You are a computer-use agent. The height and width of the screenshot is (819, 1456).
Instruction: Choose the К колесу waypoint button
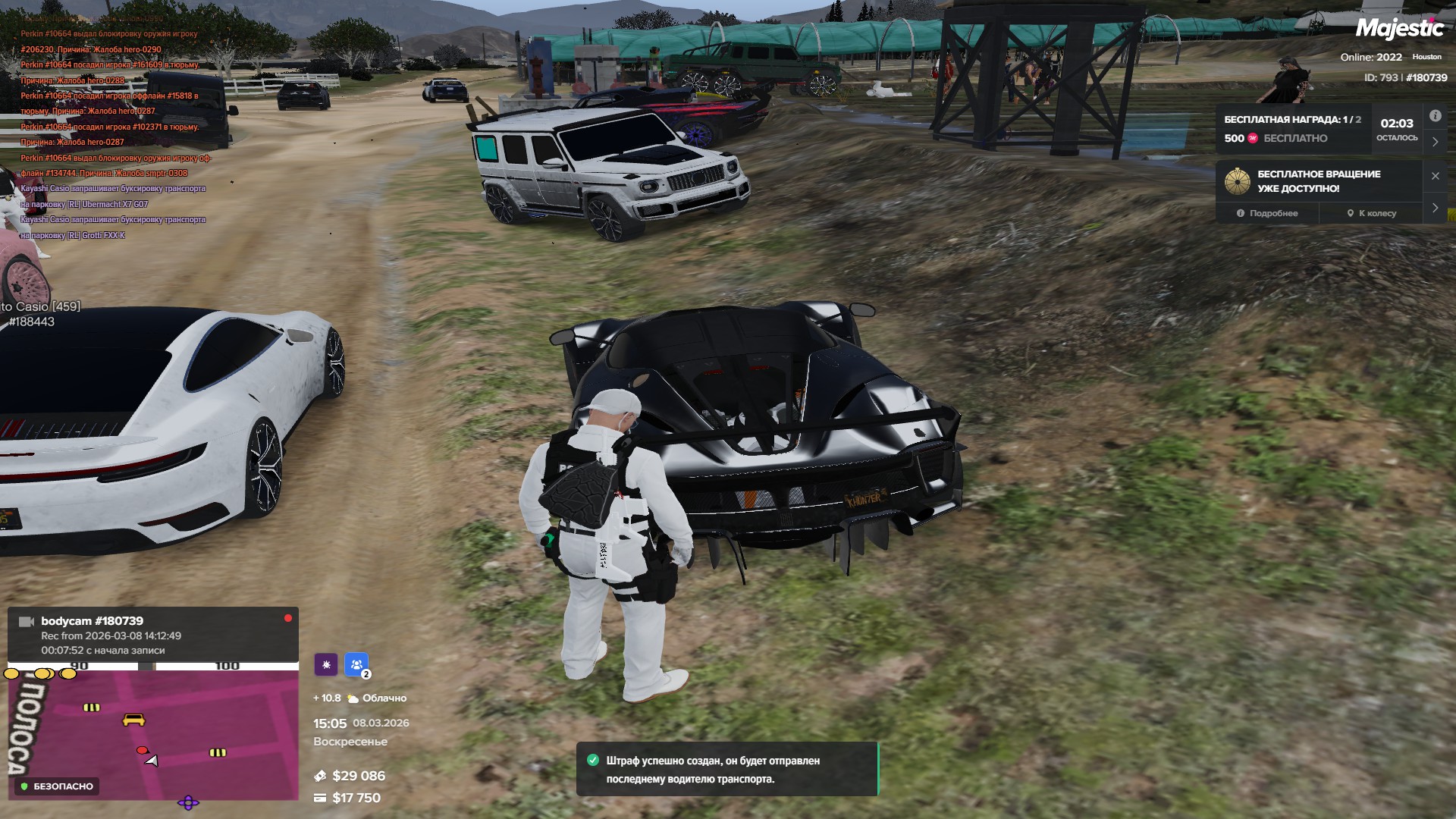1372,213
